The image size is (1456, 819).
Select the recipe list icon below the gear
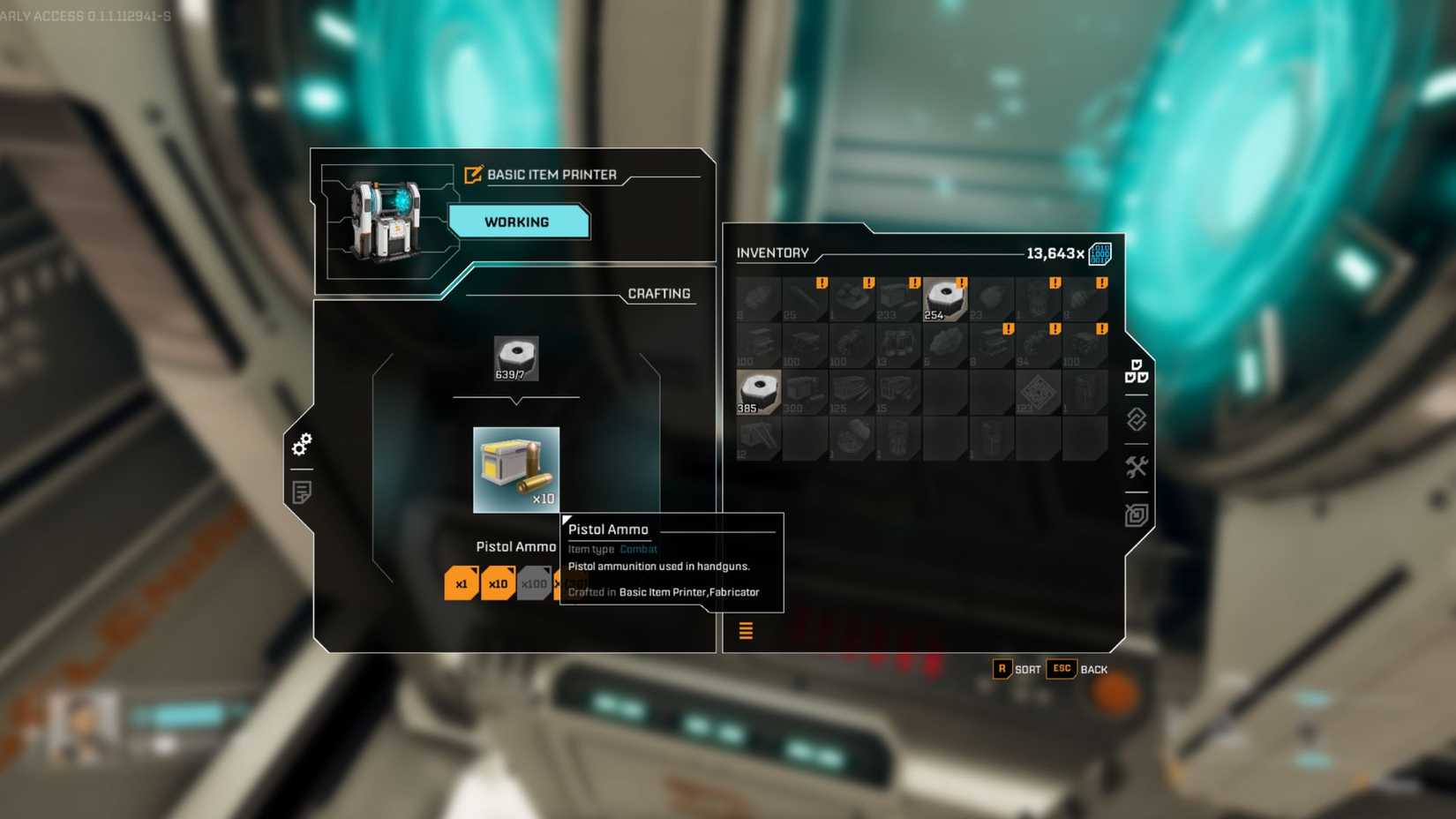(301, 491)
